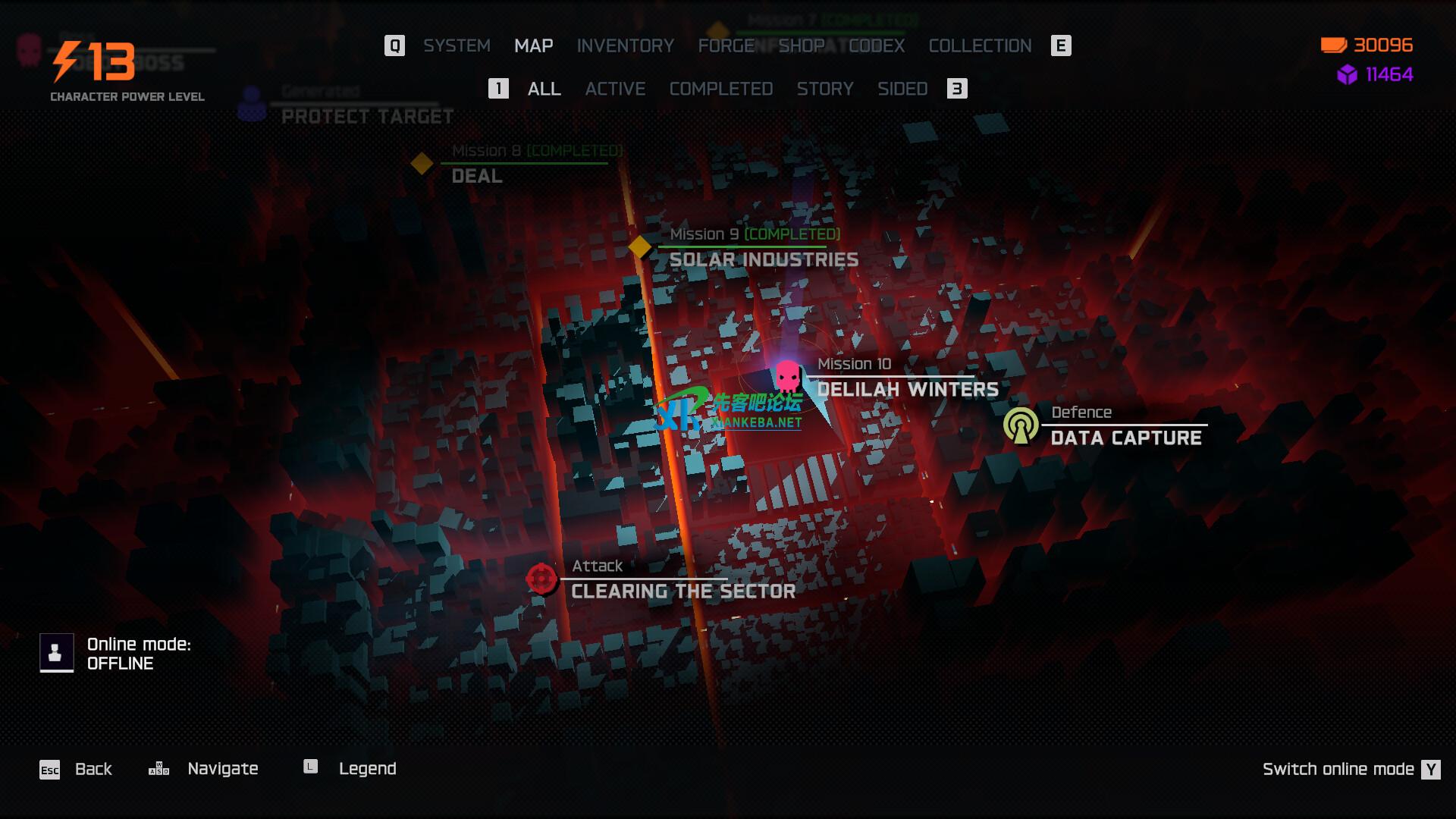The height and width of the screenshot is (819, 1456).
Task: Select the Mission 8 Deal marker
Action: point(422,163)
